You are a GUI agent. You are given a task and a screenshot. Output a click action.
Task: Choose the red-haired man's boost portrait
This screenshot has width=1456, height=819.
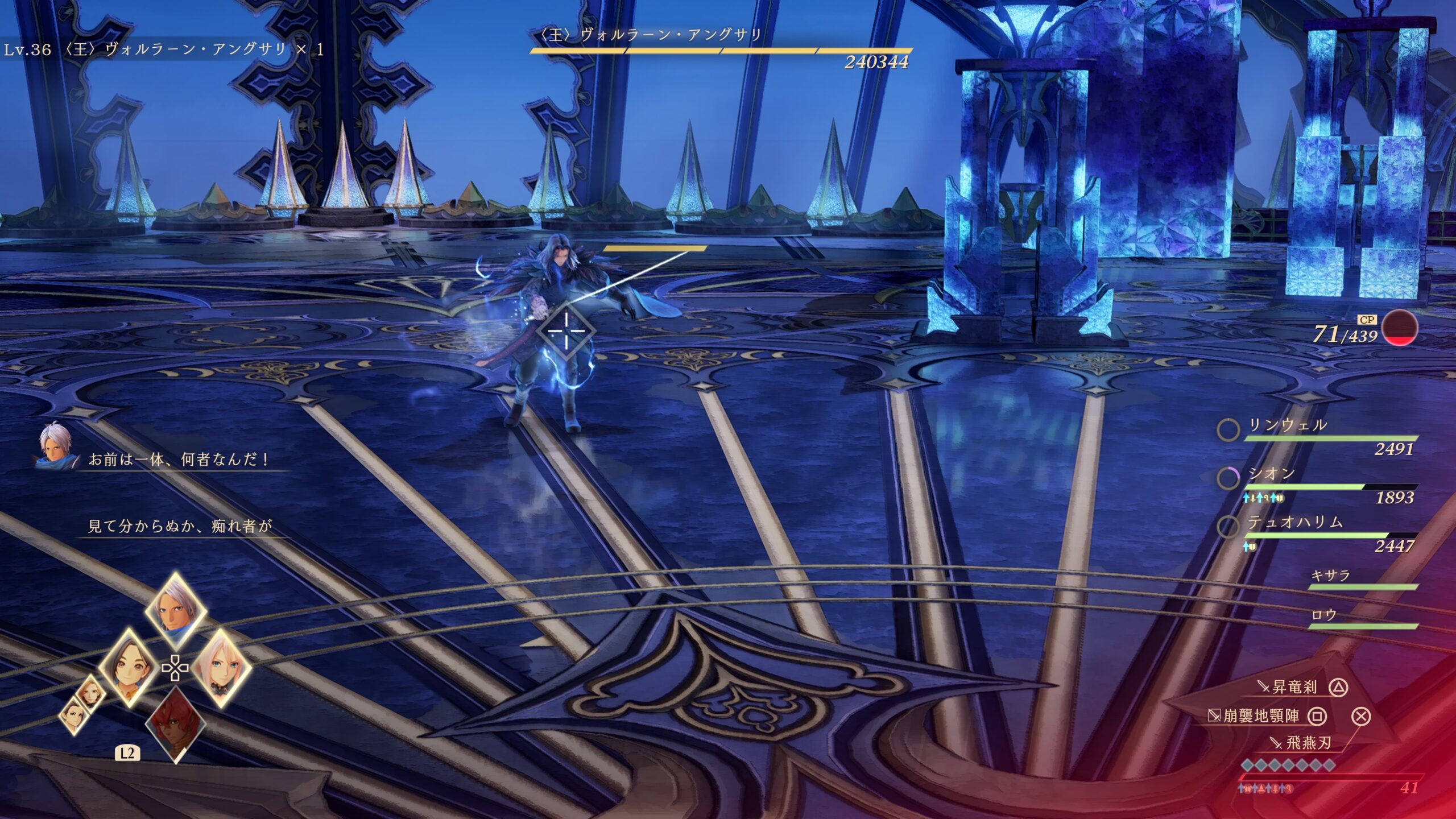click(176, 723)
